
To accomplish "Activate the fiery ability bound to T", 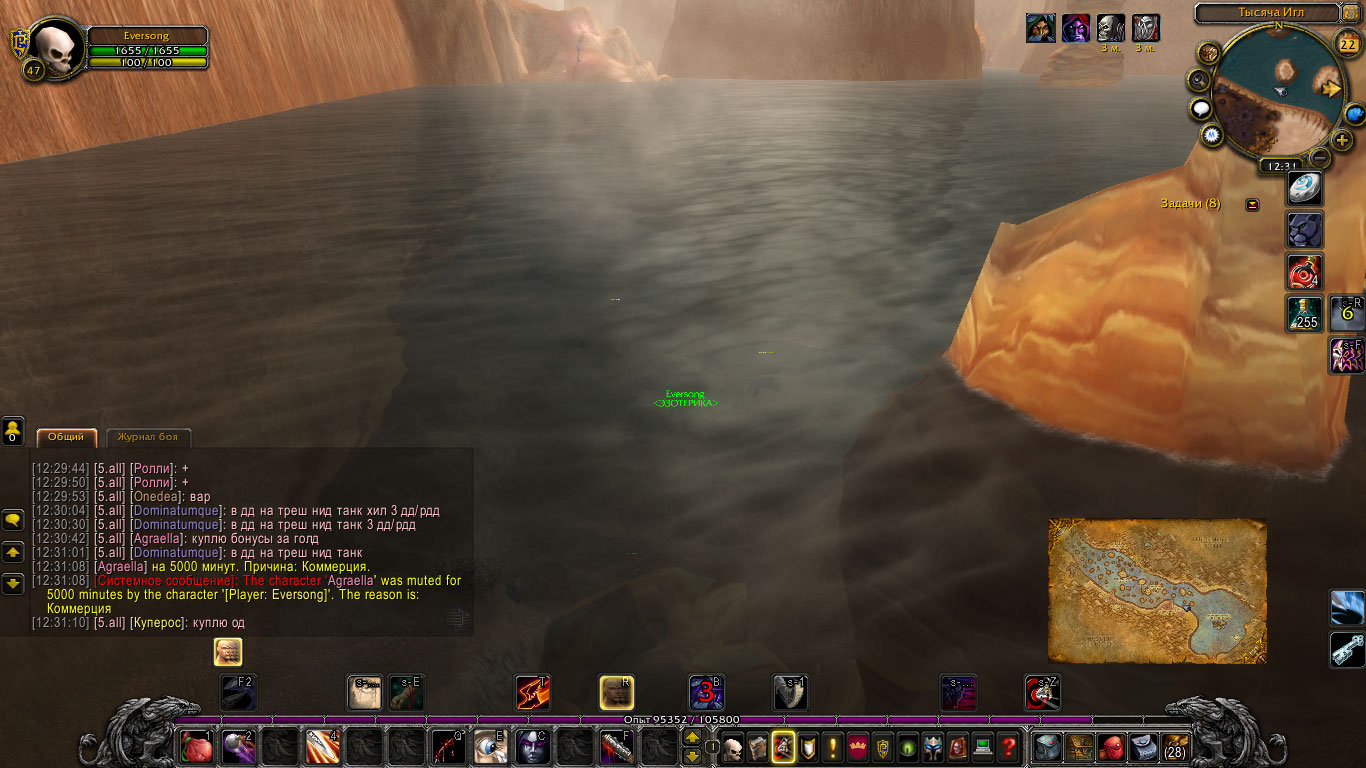I will [x=532, y=692].
